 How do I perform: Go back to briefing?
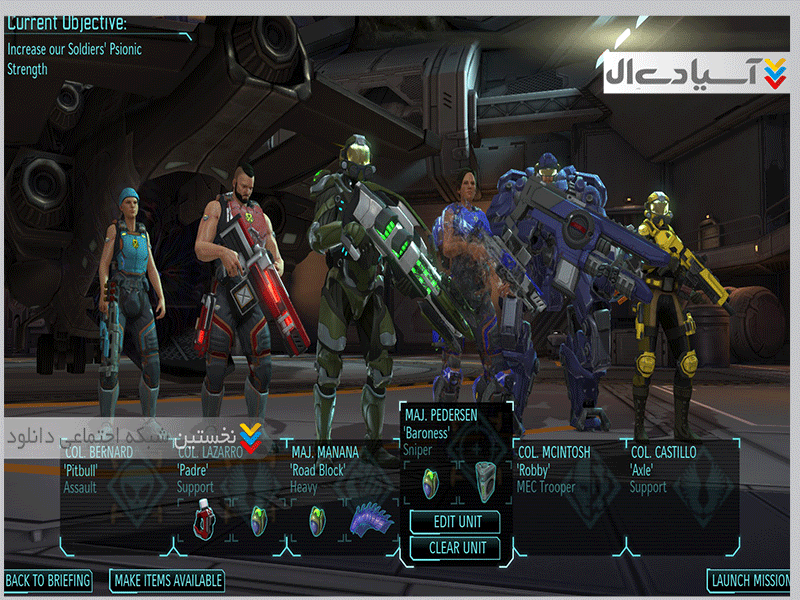(48, 580)
